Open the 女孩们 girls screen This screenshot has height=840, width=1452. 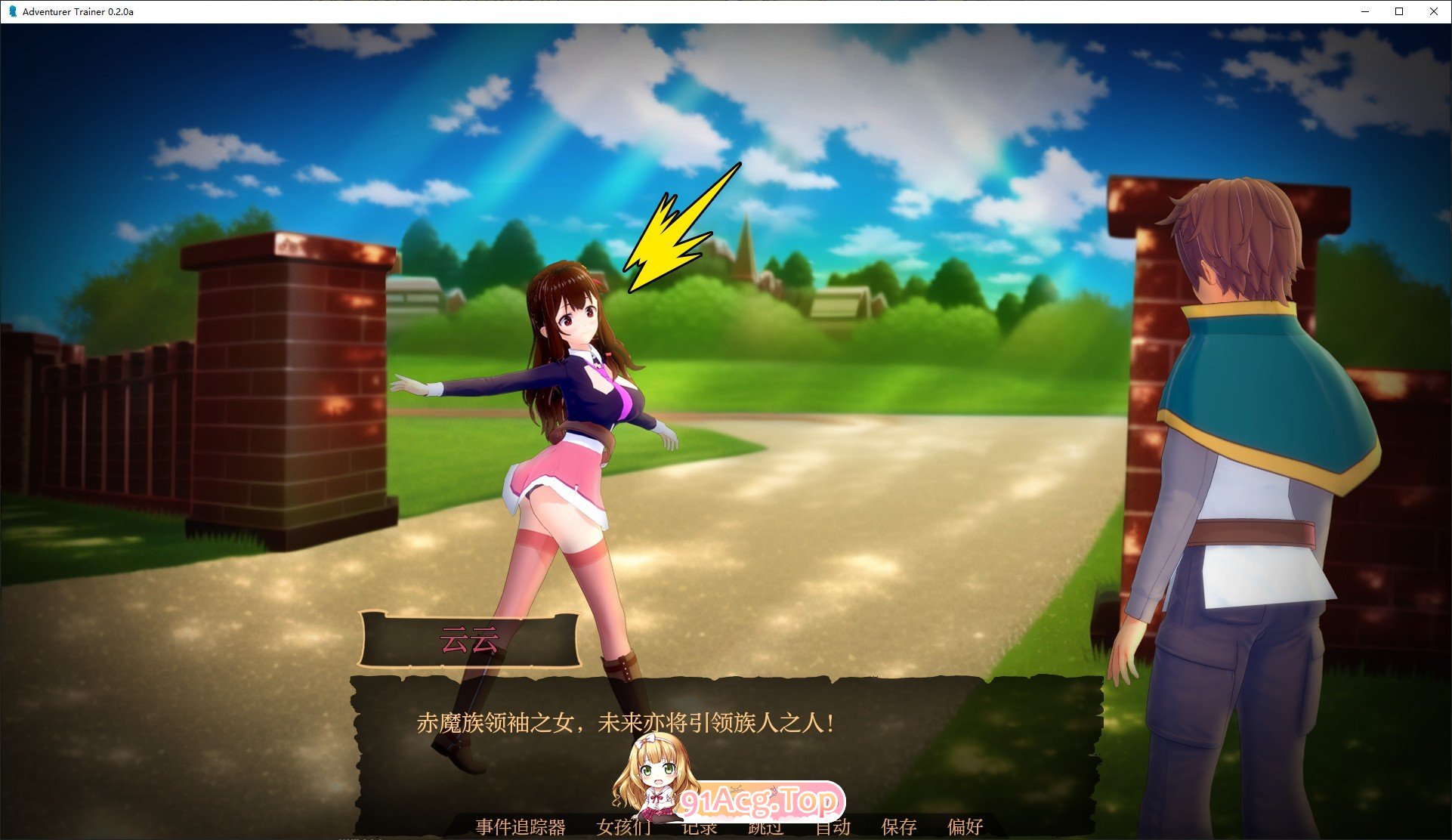[625, 828]
